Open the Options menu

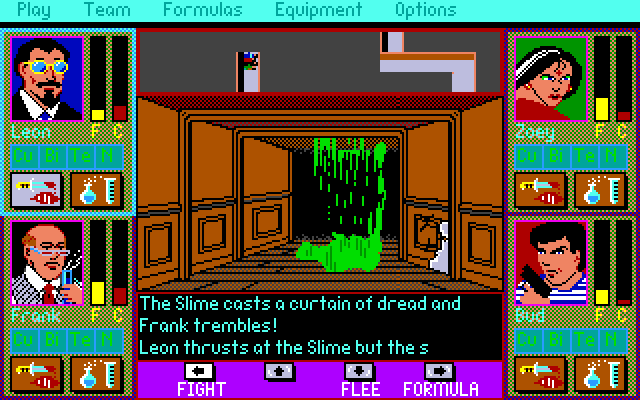[x=425, y=11]
